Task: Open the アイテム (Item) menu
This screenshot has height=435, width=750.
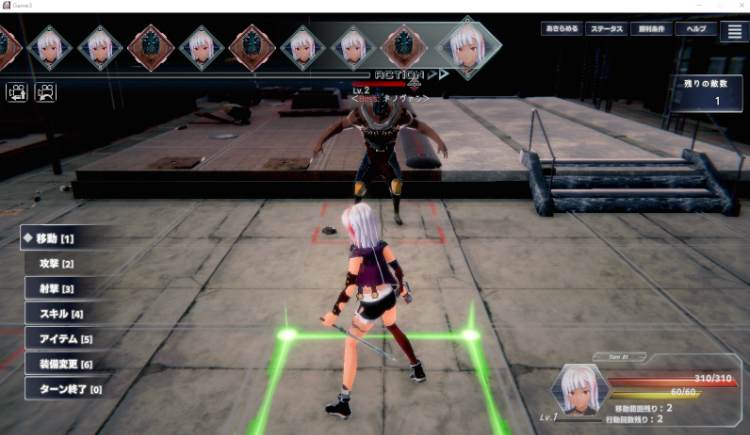Action: tap(62, 339)
